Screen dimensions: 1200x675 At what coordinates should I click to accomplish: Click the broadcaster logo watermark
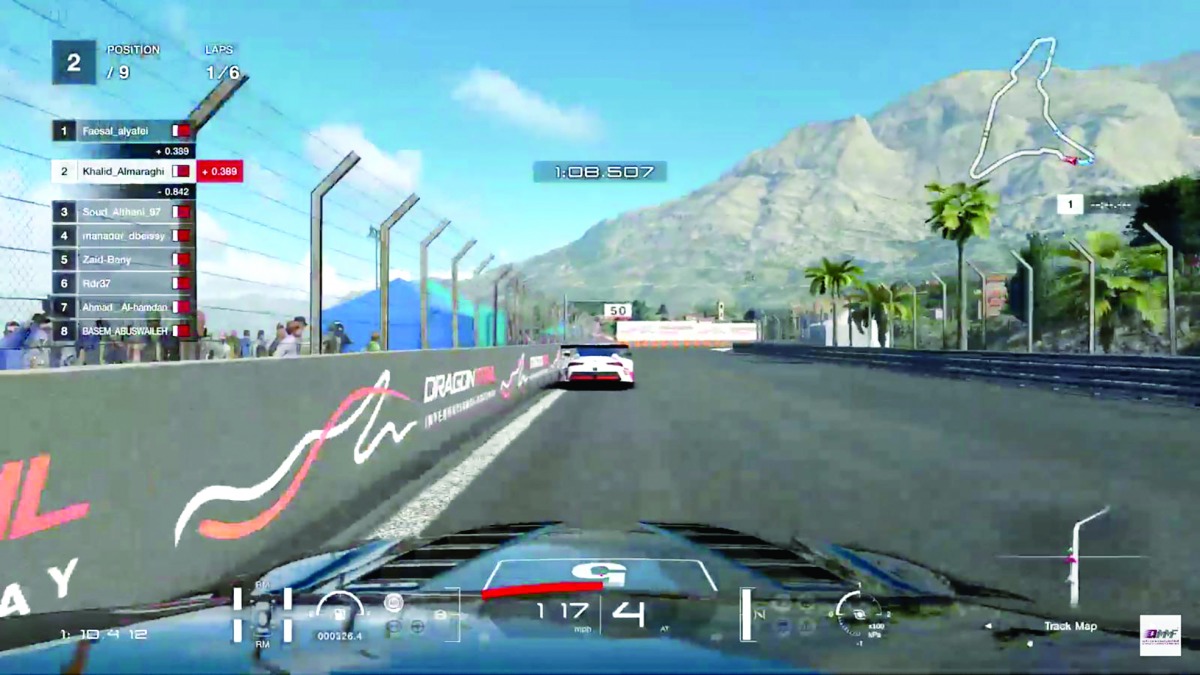click(x=1160, y=635)
